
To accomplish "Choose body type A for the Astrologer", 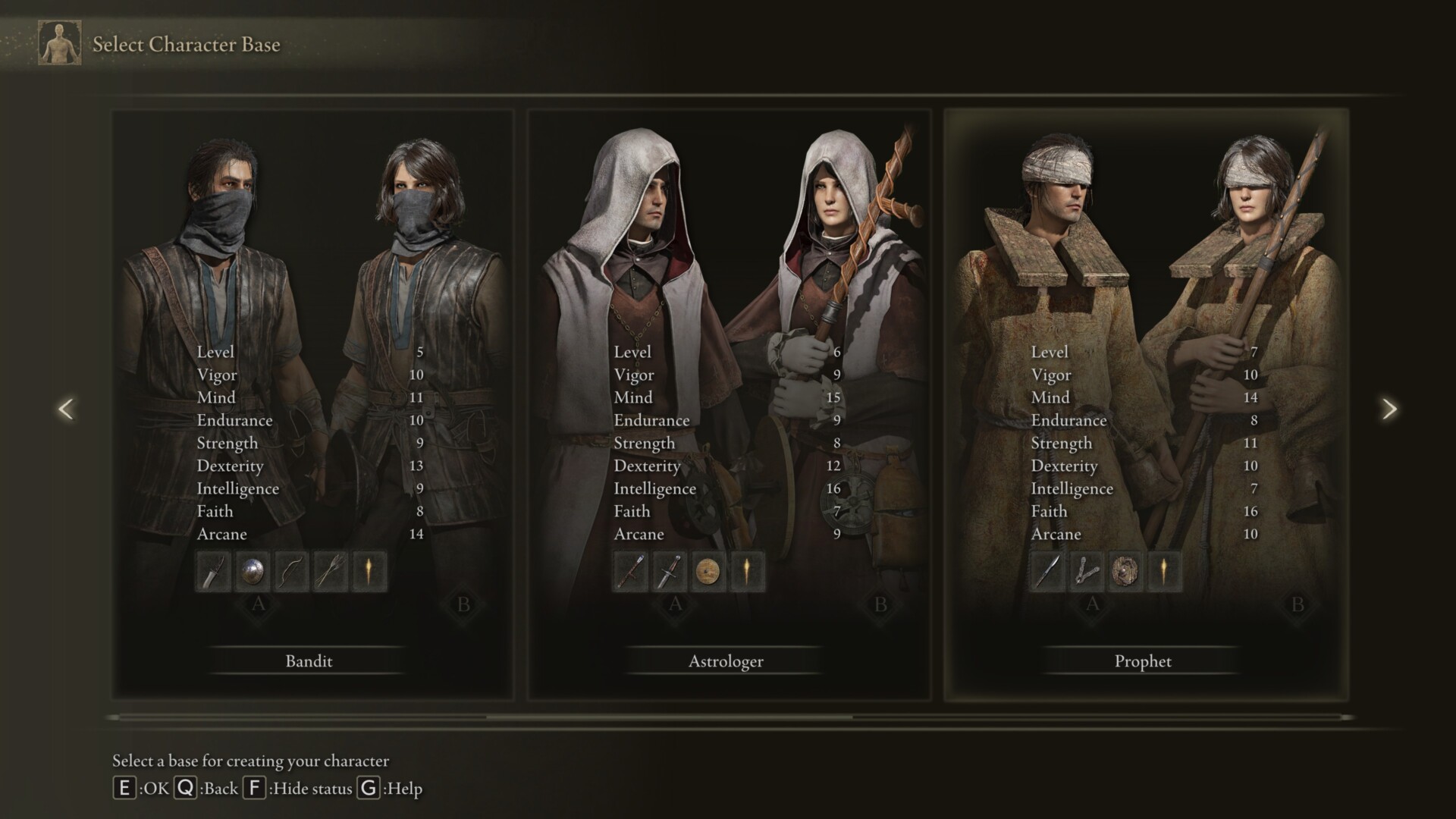I will coord(675,604).
